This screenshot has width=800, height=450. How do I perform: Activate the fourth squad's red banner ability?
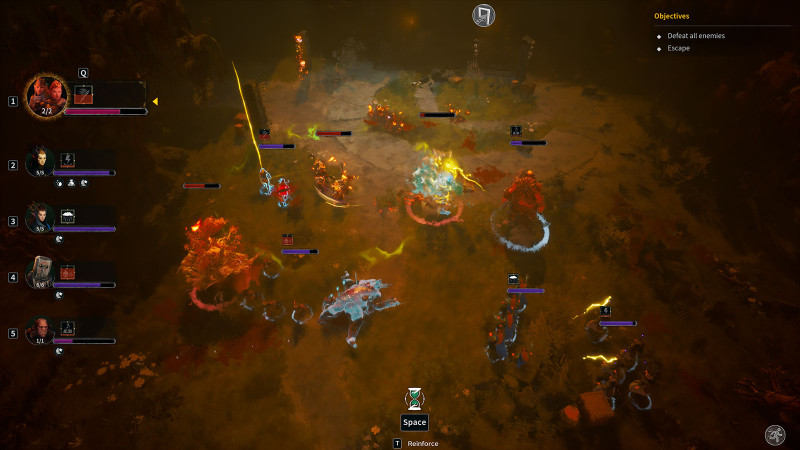[x=68, y=271]
